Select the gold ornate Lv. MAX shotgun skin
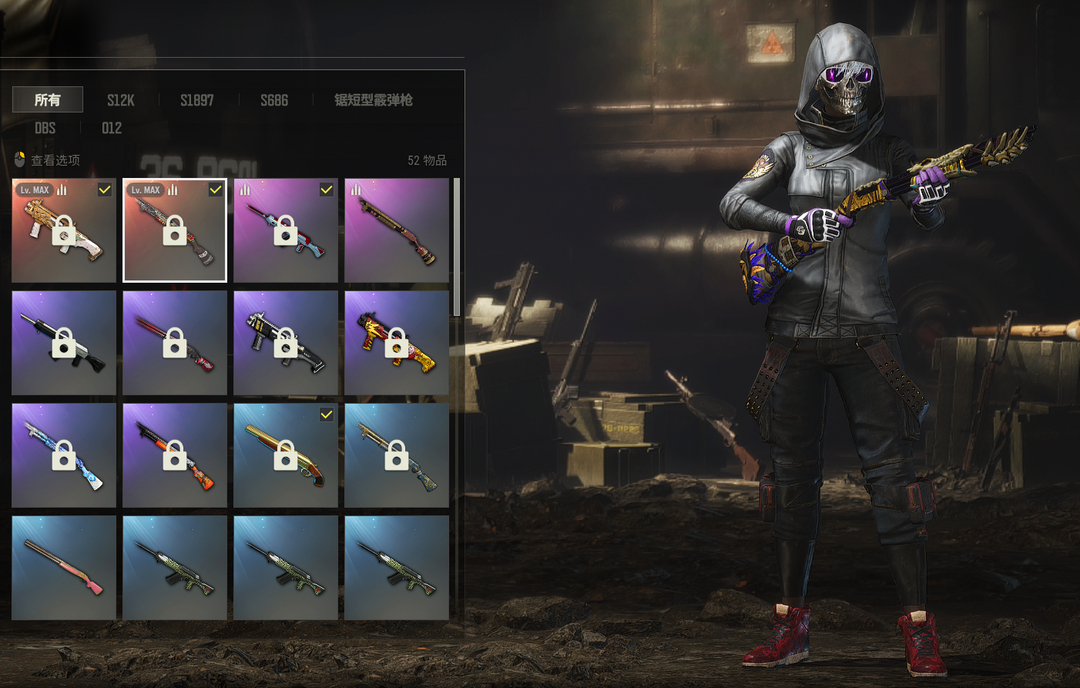Image resolution: width=1080 pixels, height=688 pixels. [63, 231]
